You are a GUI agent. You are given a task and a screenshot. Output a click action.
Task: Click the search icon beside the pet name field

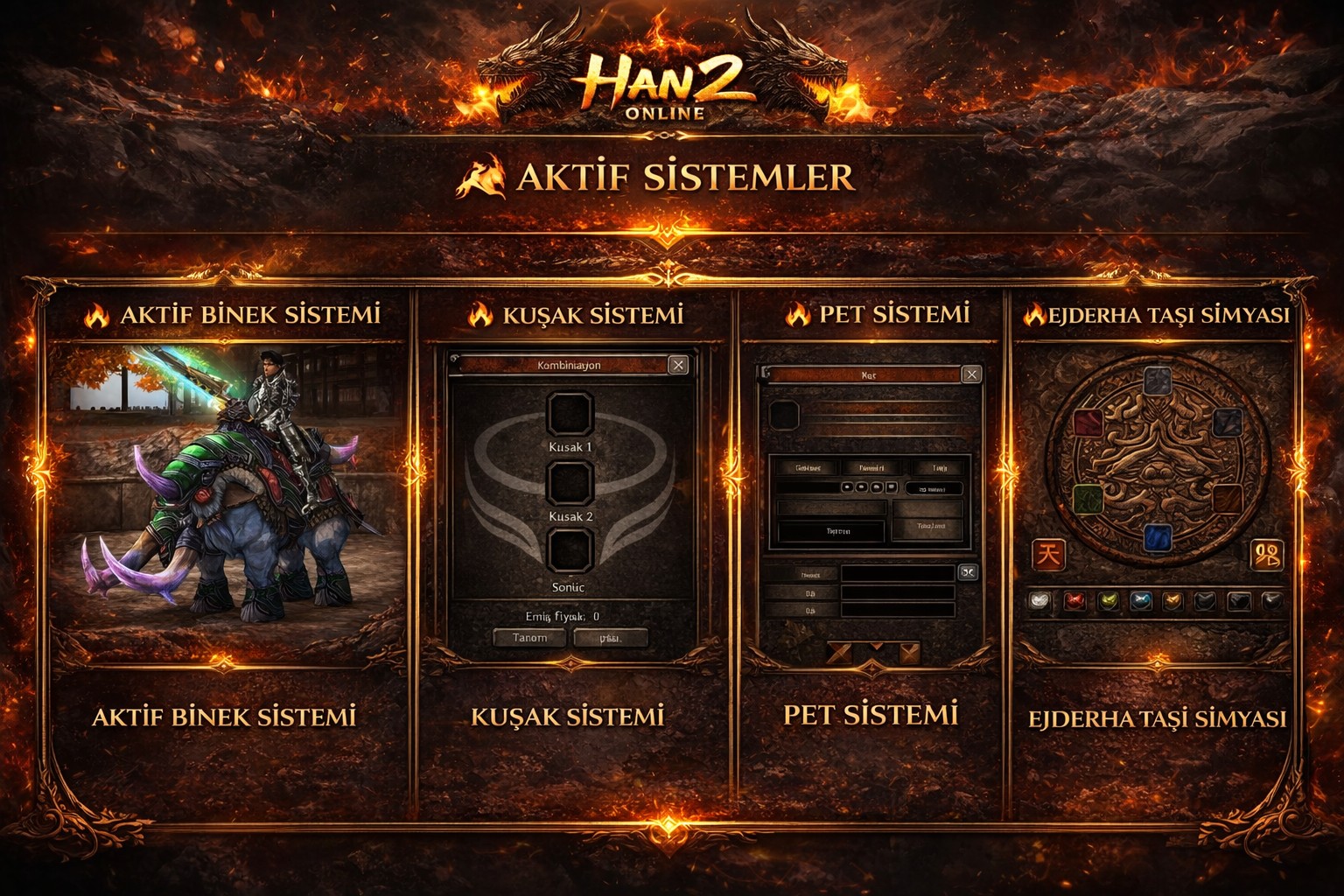point(968,573)
